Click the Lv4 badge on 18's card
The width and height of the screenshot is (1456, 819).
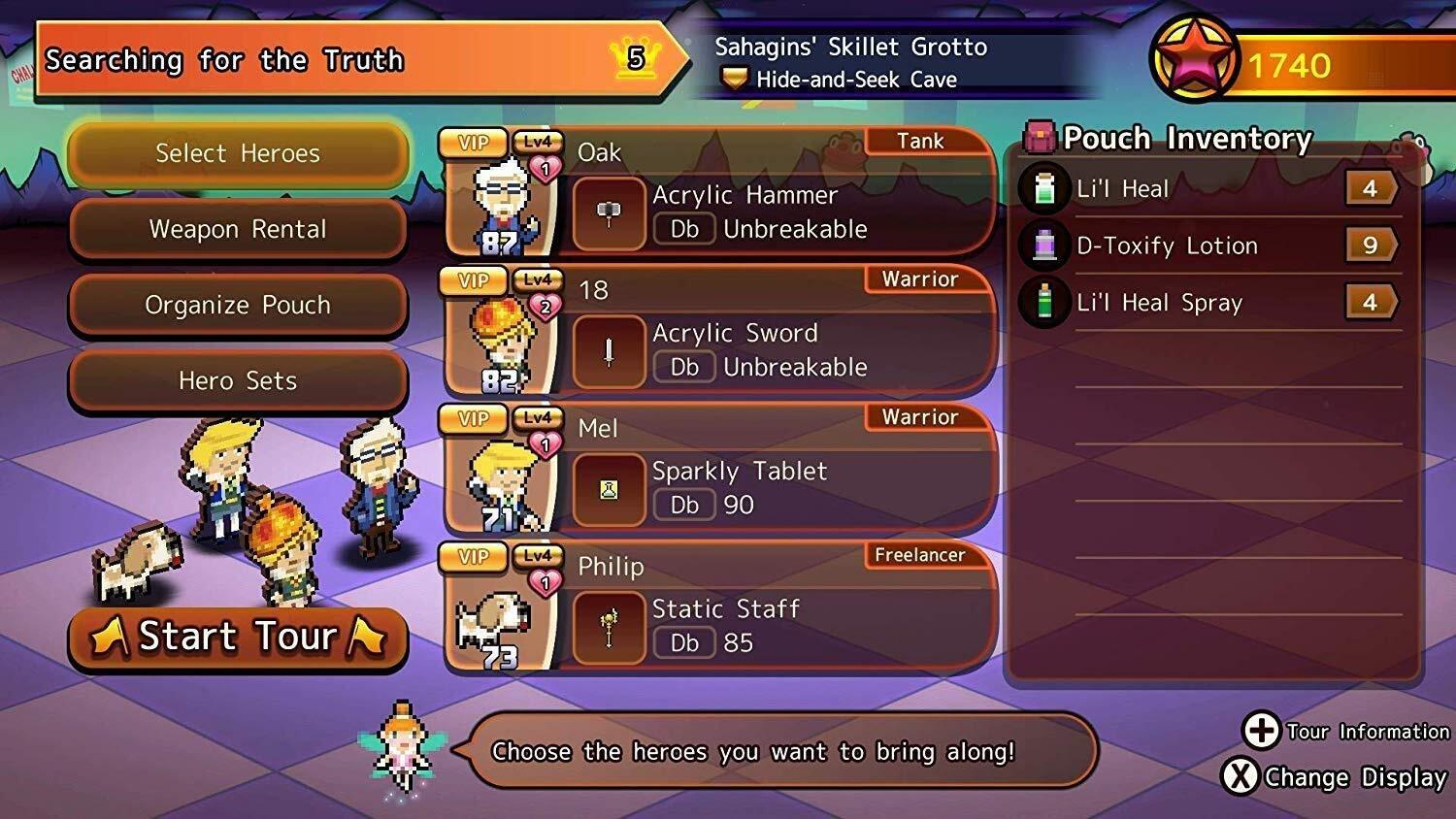[x=536, y=279]
